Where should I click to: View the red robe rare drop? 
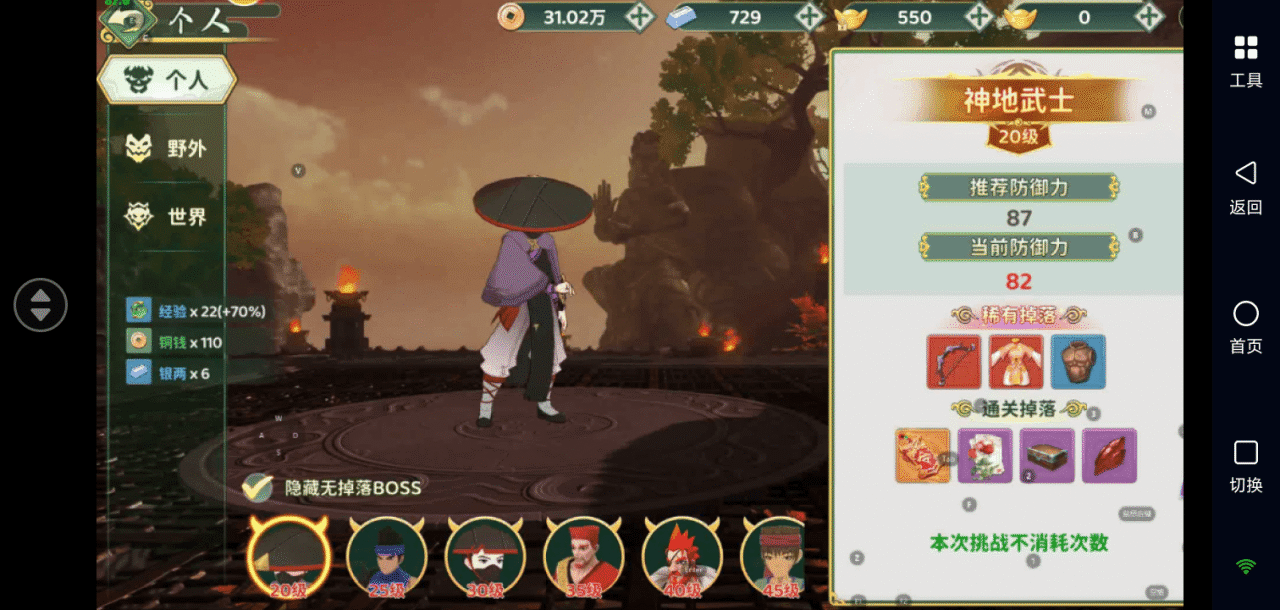tap(1016, 361)
